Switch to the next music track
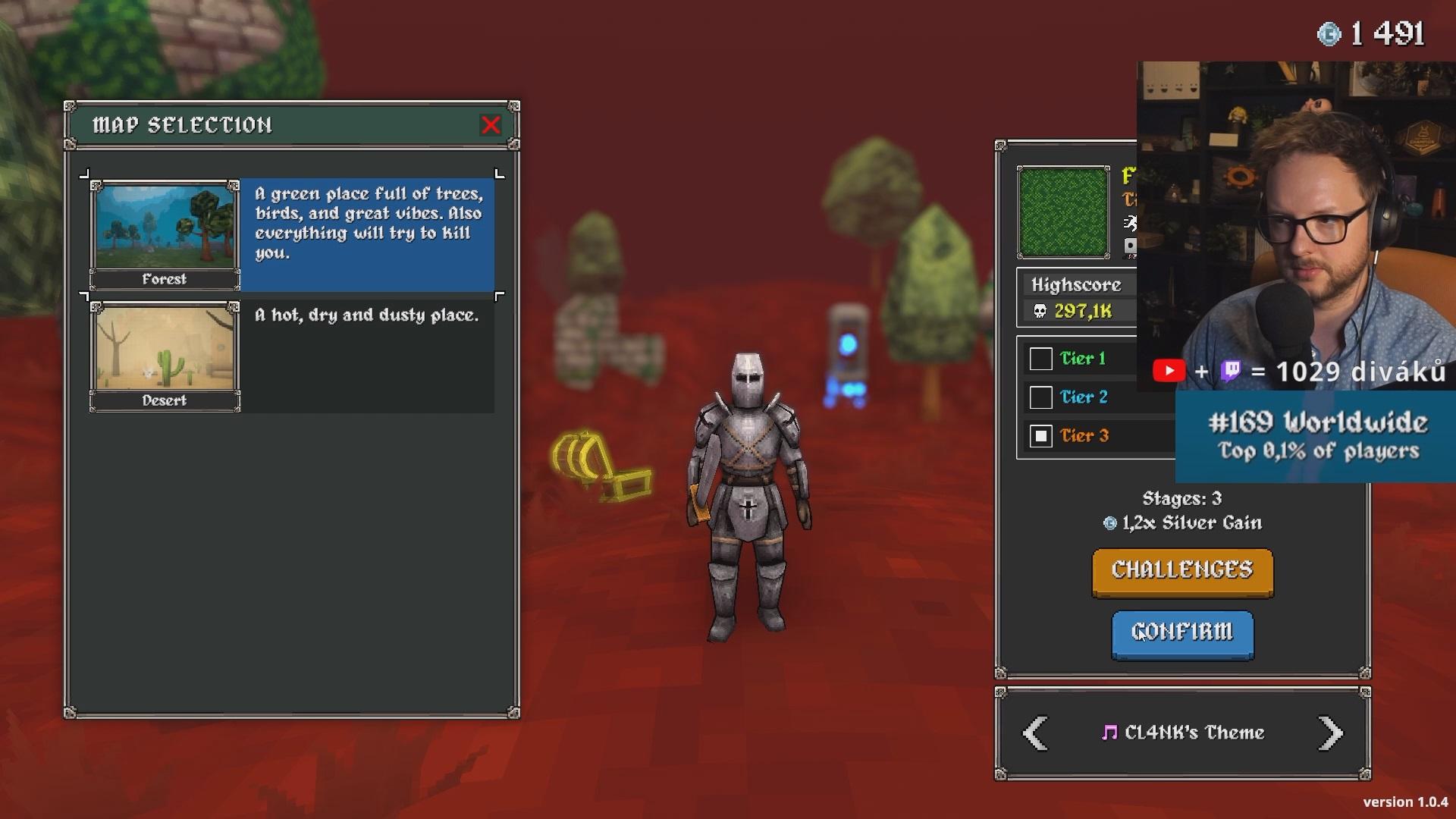The image size is (1456, 819). pos(1330,733)
